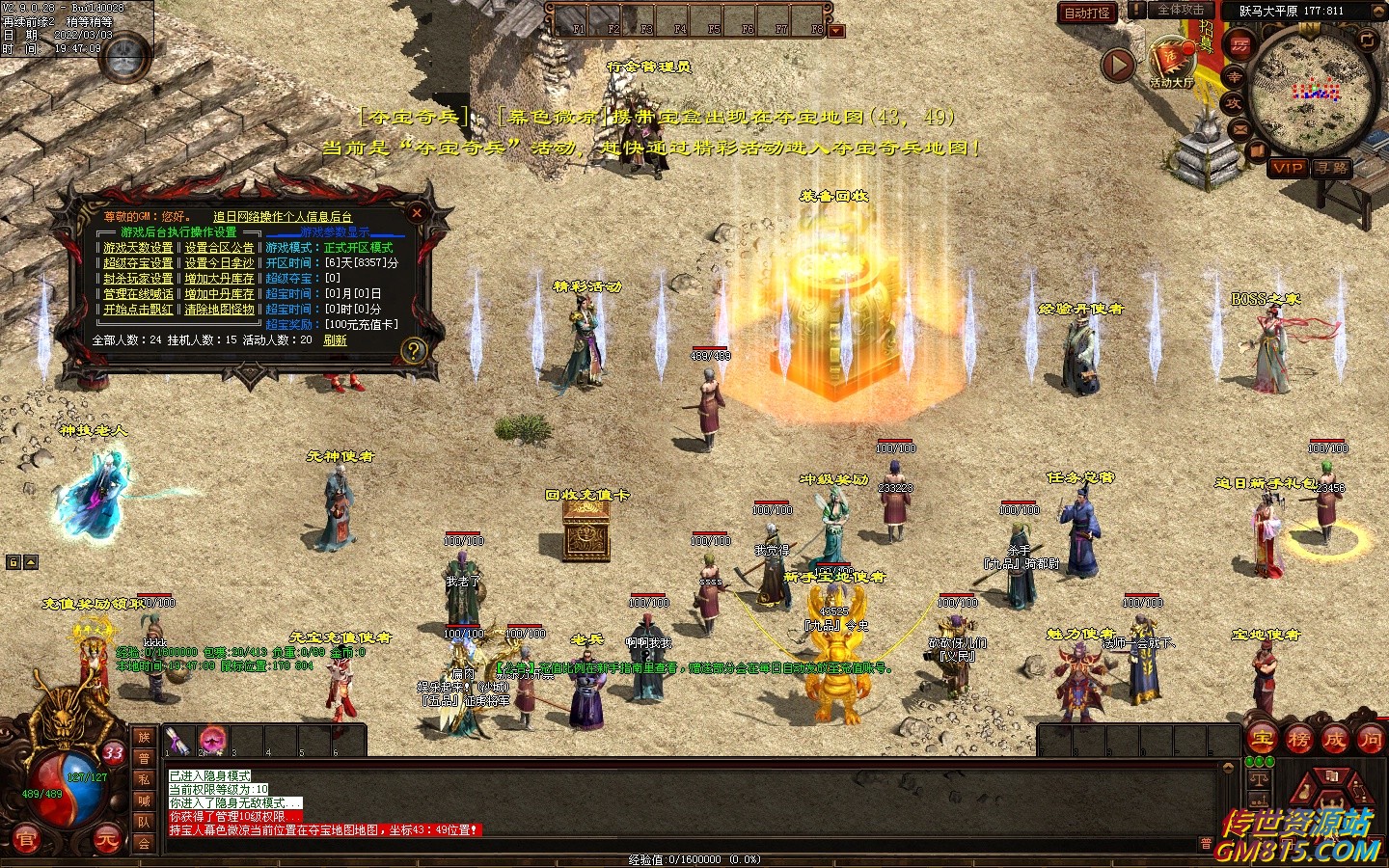Open 超级夺宝设置 settings
This screenshot has height=868, width=1389.
138,263
